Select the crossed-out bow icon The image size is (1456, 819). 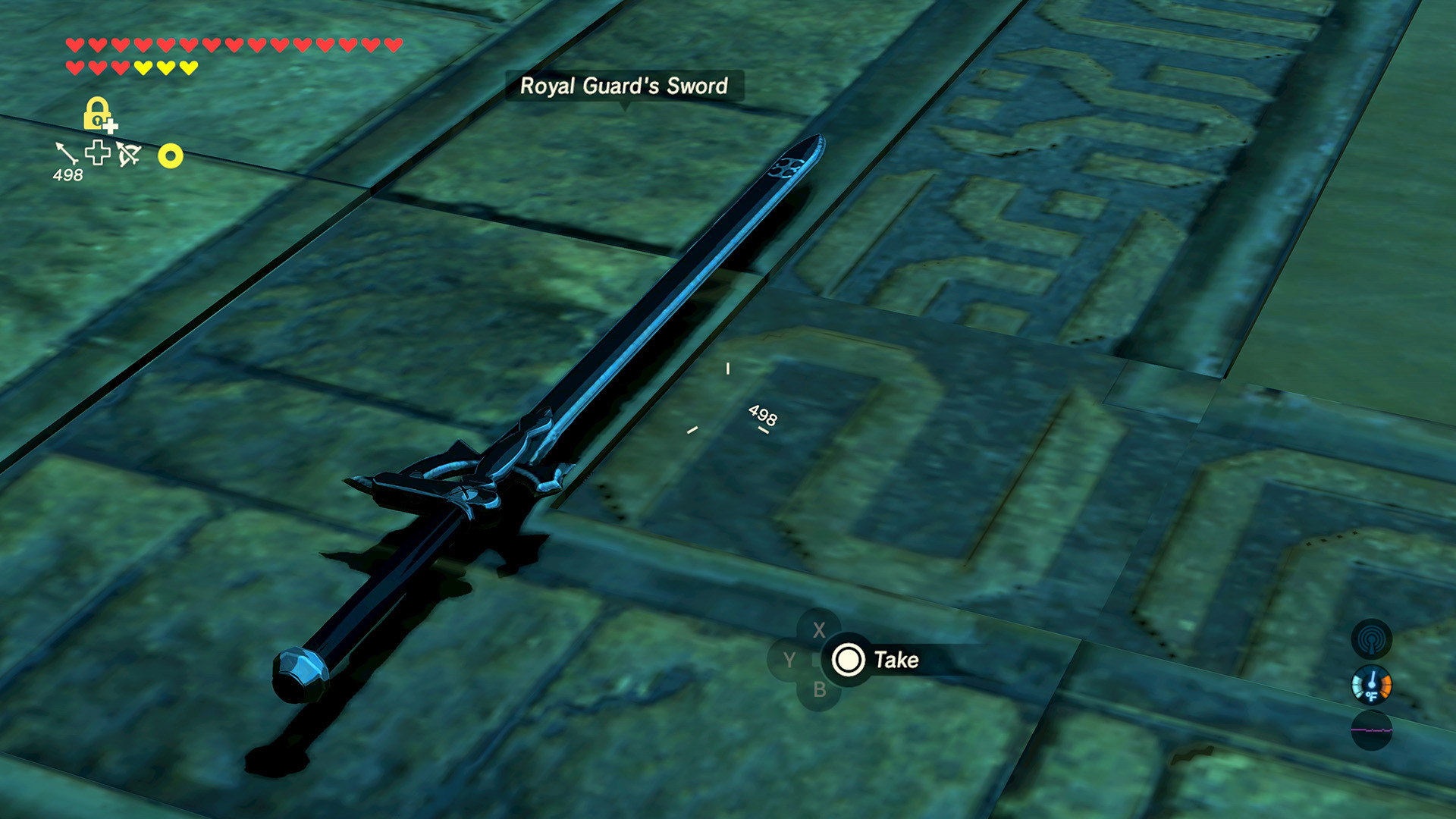[127, 154]
